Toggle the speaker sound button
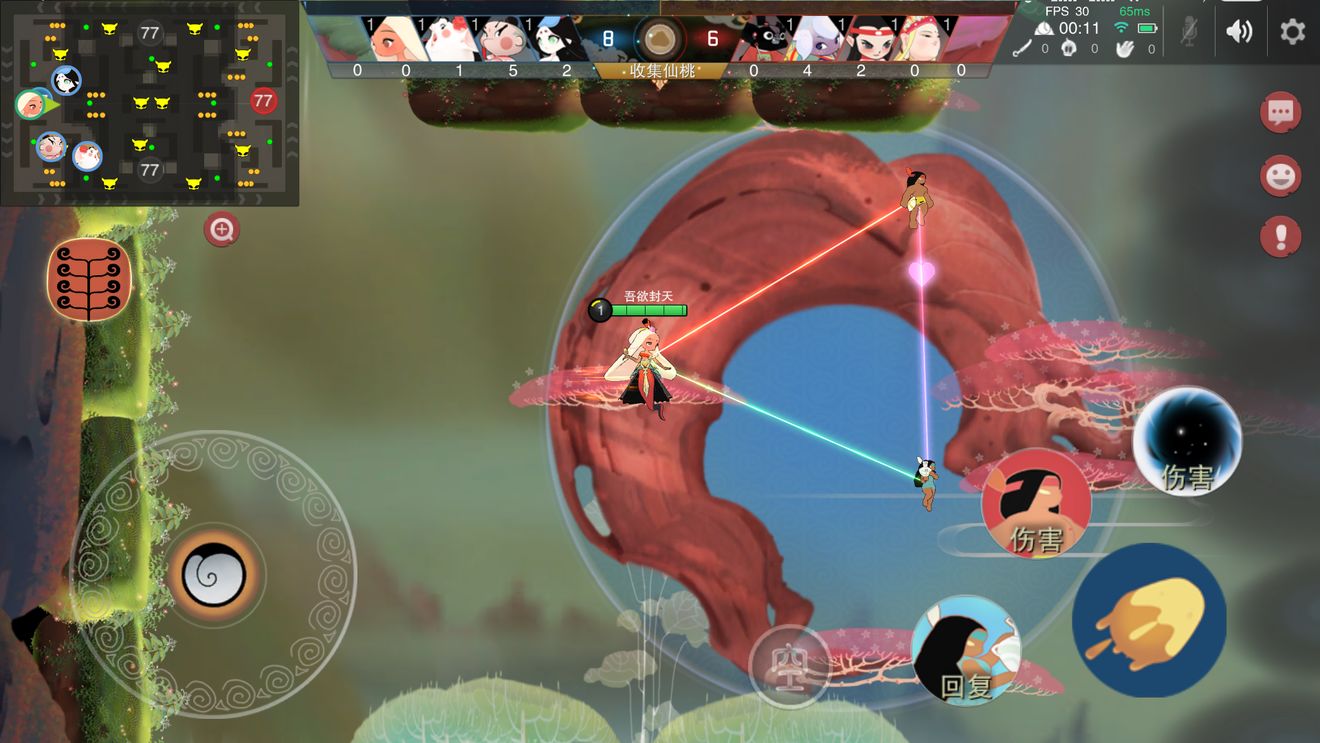The width and height of the screenshot is (1320, 743). [x=1239, y=32]
